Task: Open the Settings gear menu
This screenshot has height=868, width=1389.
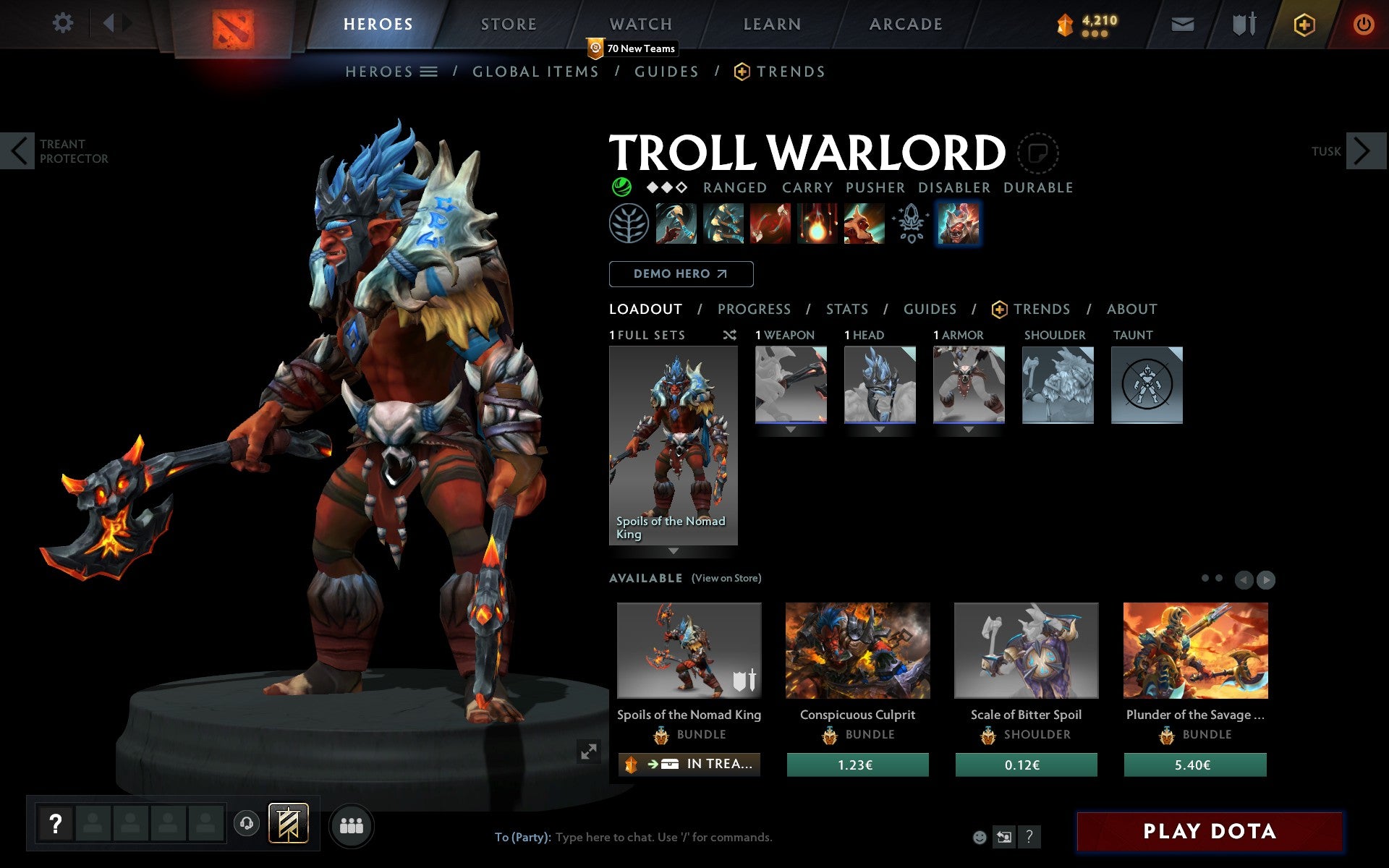Action: (x=64, y=23)
